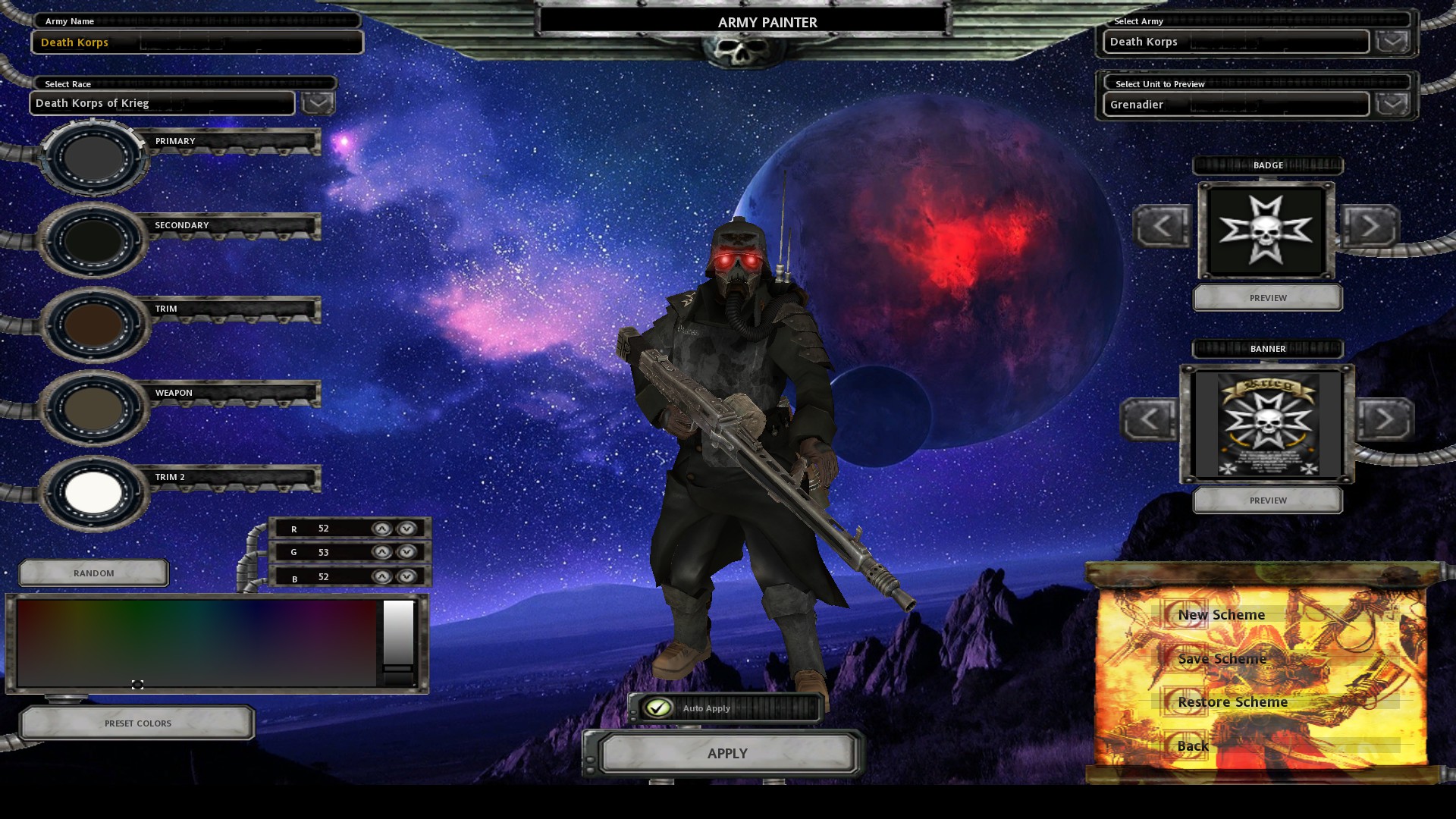The width and height of the screenshot is (1456, 819).
Task: Expand the Select Unit to Preview dropdown
Action: (x=1392, y=104)
